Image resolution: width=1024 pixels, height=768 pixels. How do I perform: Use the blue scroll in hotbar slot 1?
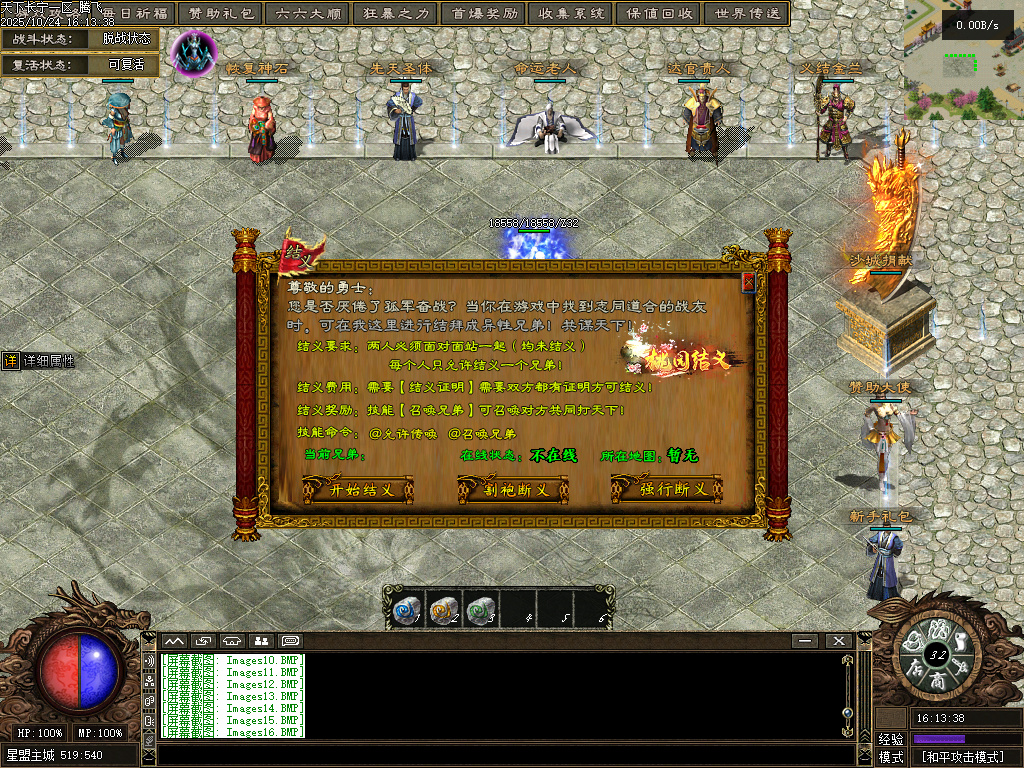pyautogui.click(x=406, y=610)
